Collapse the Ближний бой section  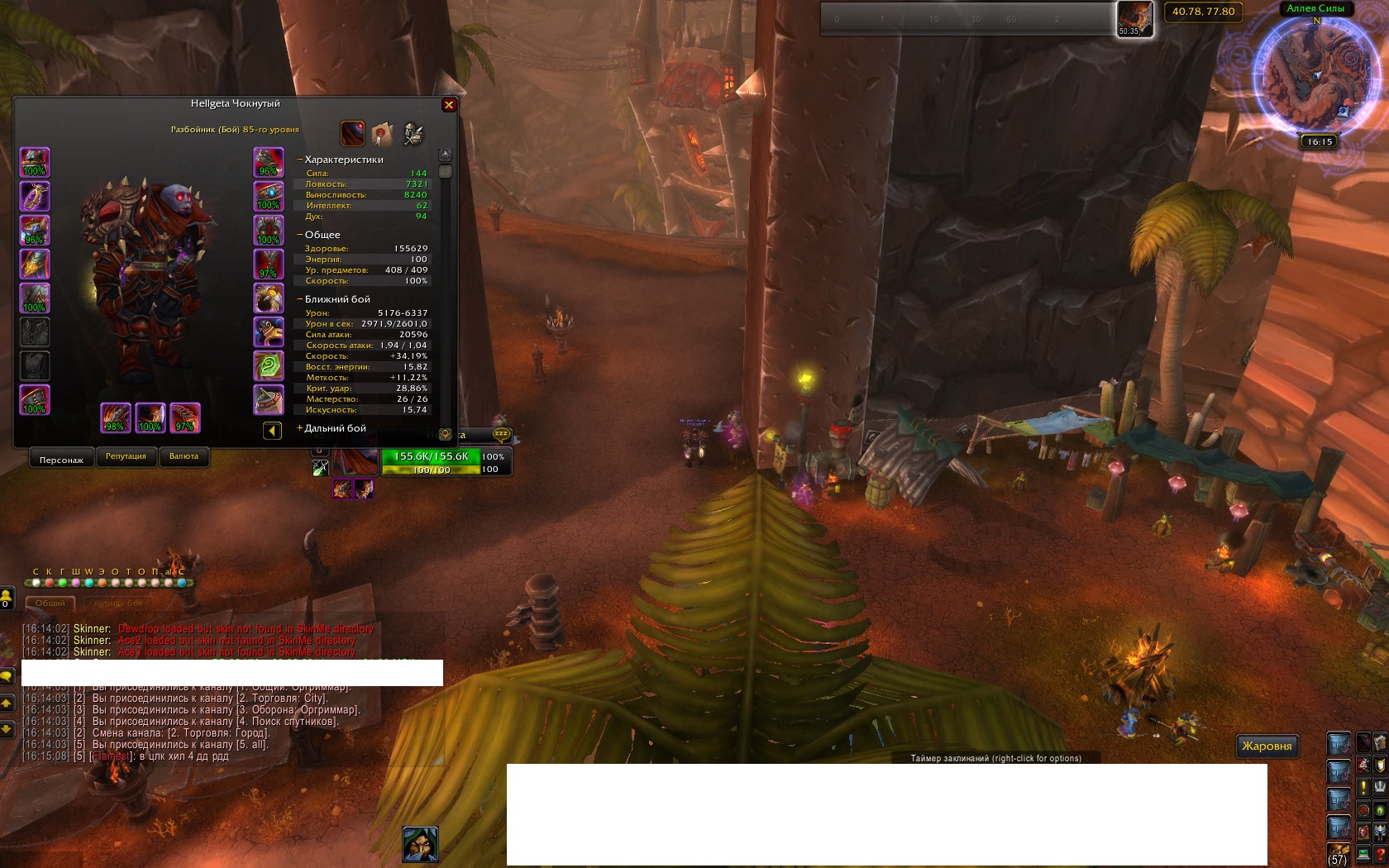(299, 299)
